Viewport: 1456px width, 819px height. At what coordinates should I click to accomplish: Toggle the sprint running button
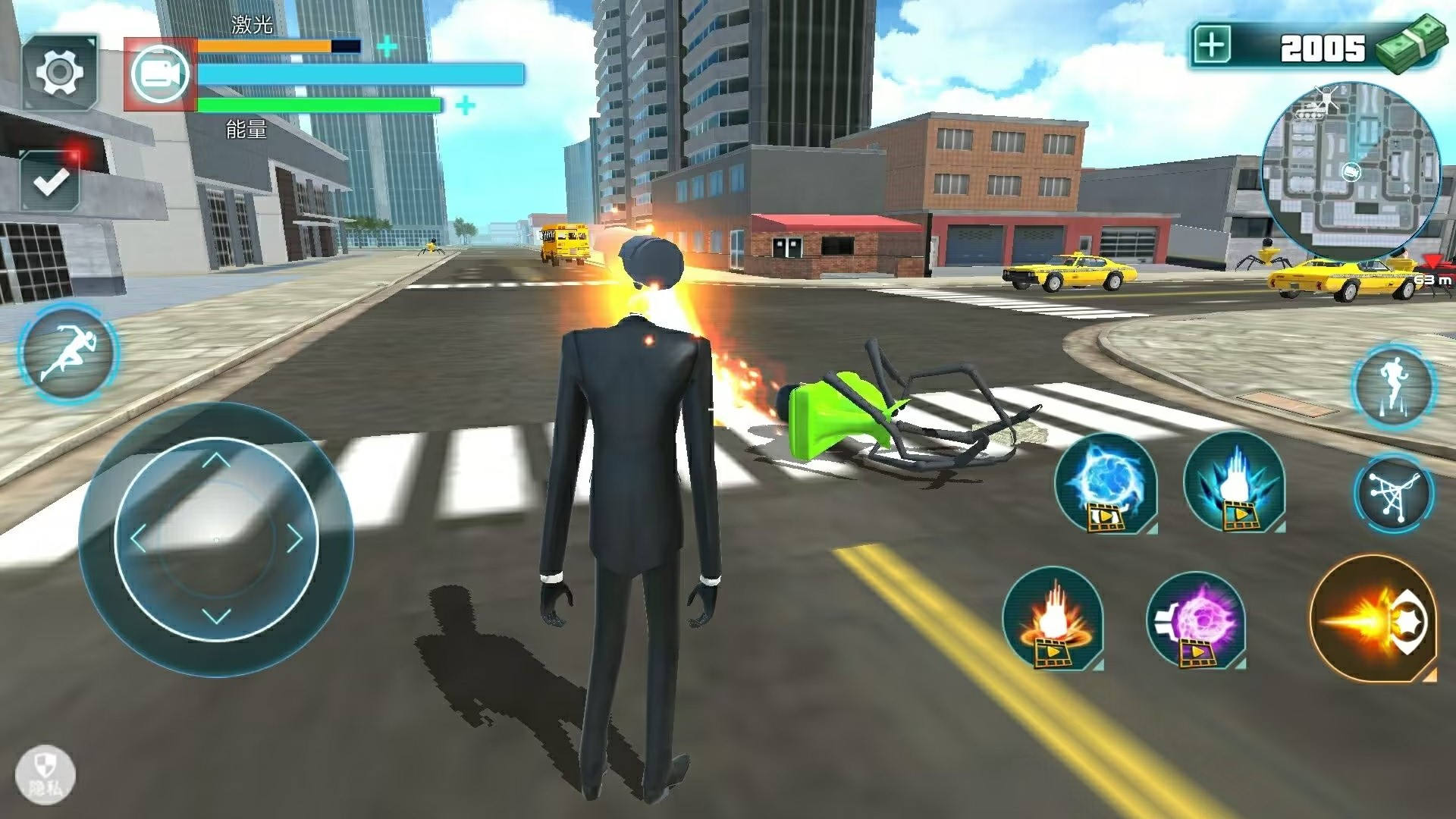pyautogui.click(x=68, y=353)
